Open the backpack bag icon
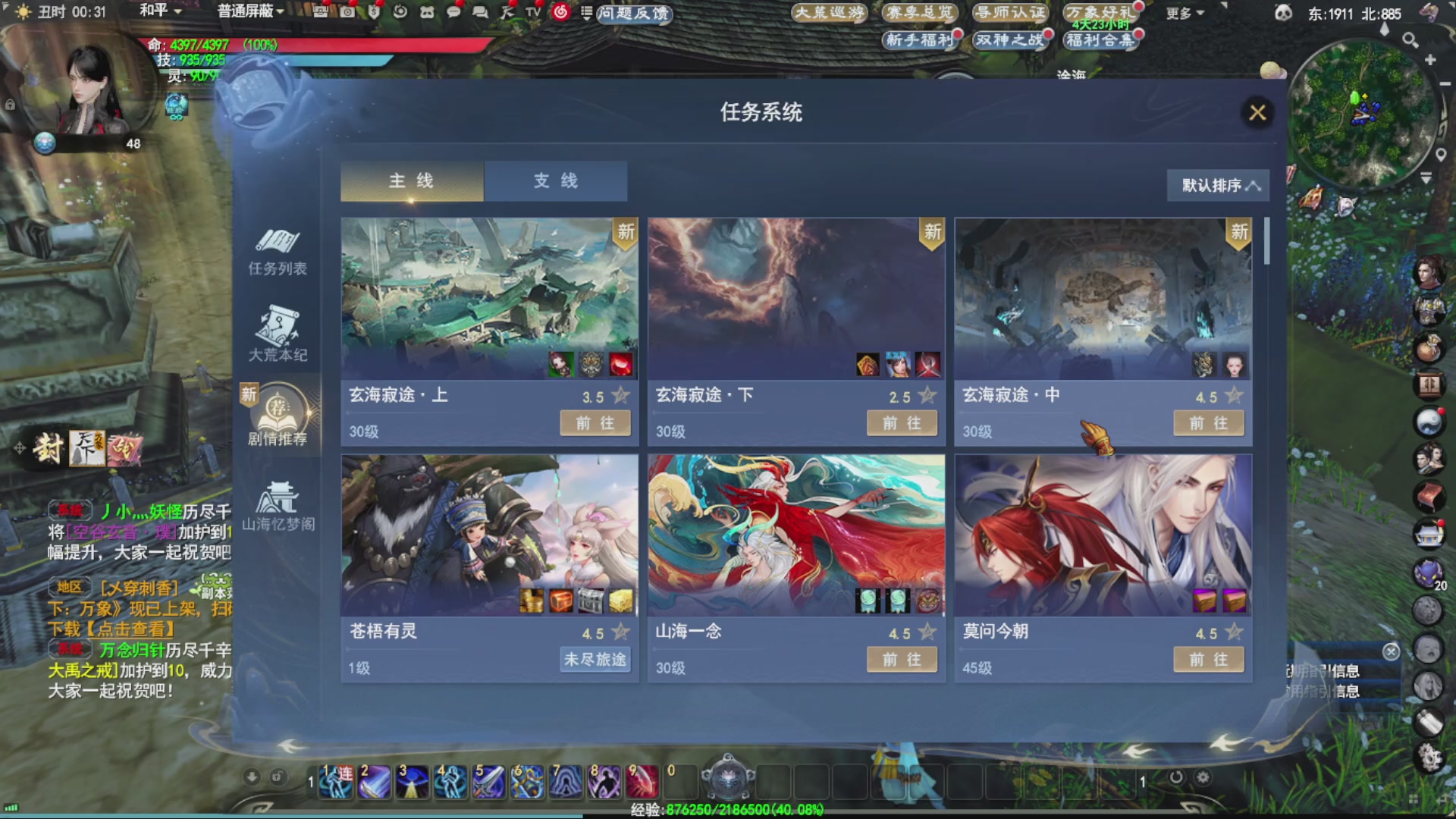Screen dimensions: 1456x819 pyautogui.click(x=1429, y=346)
